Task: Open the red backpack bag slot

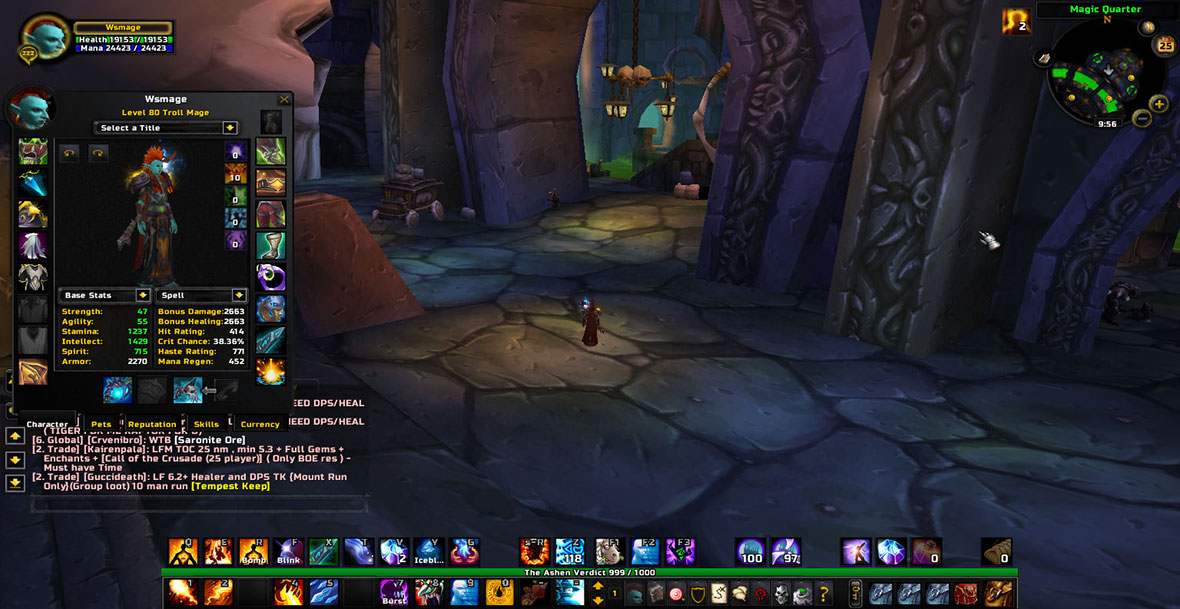Action: (967, 593)
